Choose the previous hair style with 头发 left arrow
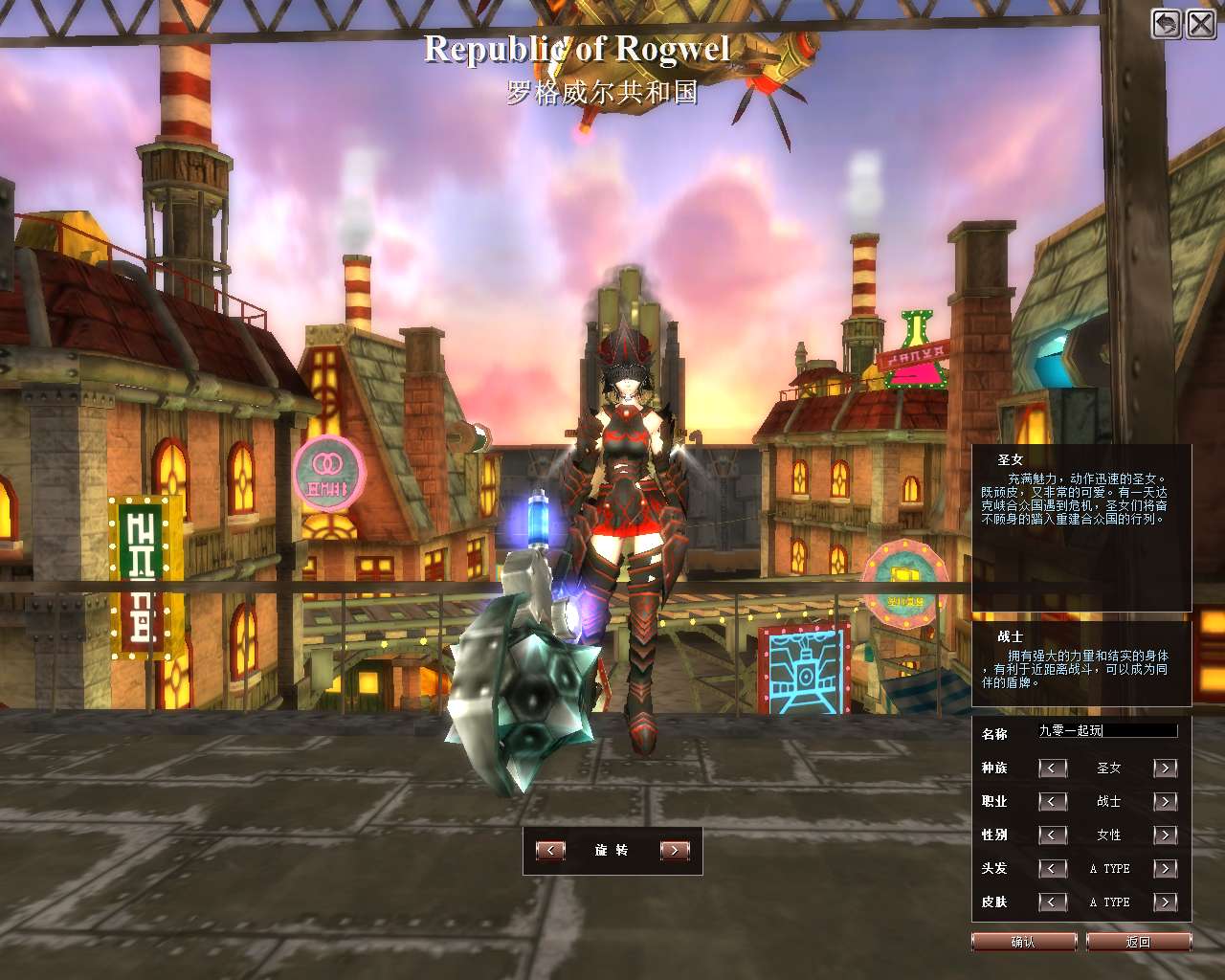This screenshot has width=1225, height=980. pyautogui.click(x=1053, y=868)
